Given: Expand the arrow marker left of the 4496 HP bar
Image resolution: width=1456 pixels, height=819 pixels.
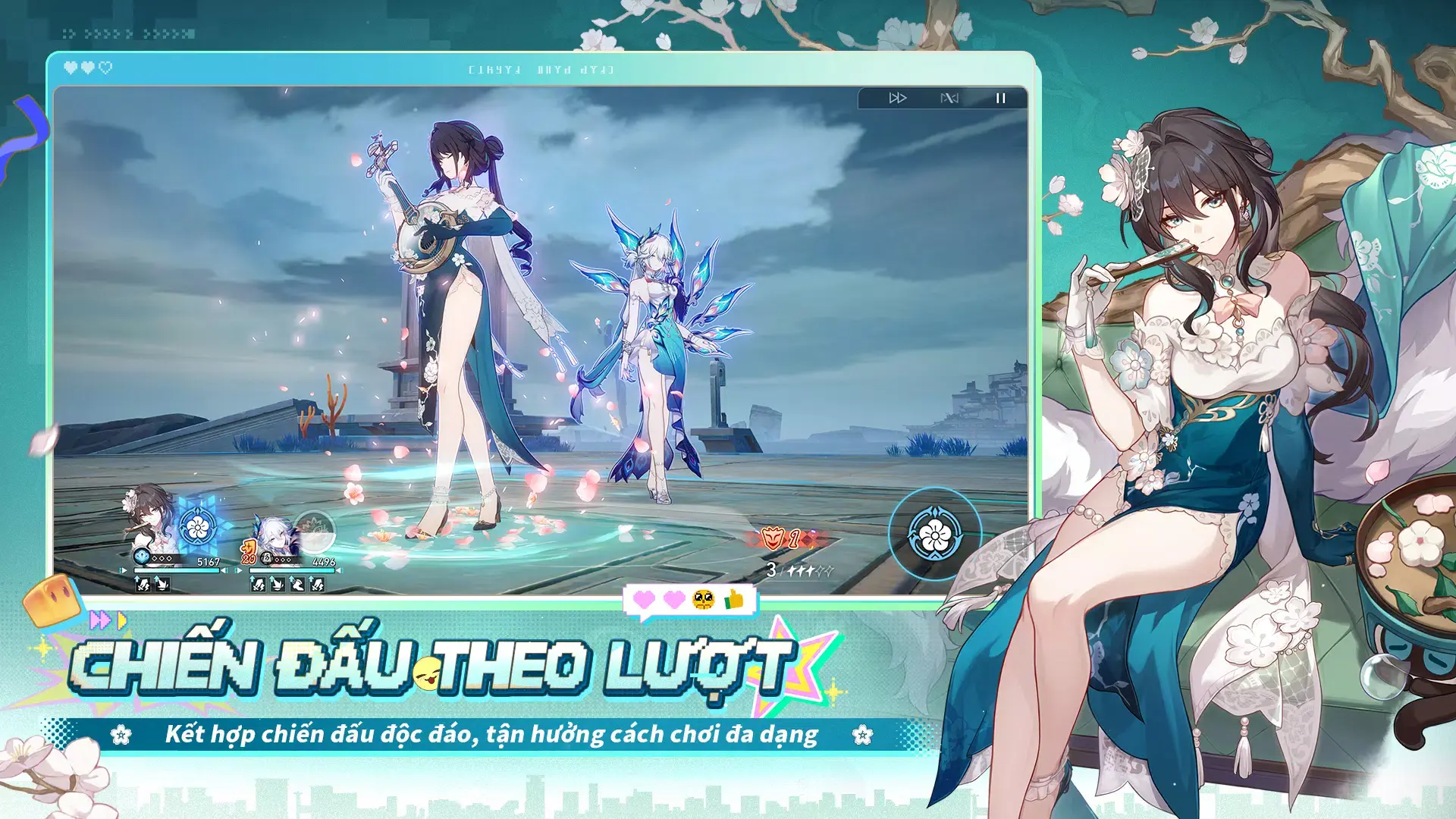Looking at the screenshot, I should (238, 570).
